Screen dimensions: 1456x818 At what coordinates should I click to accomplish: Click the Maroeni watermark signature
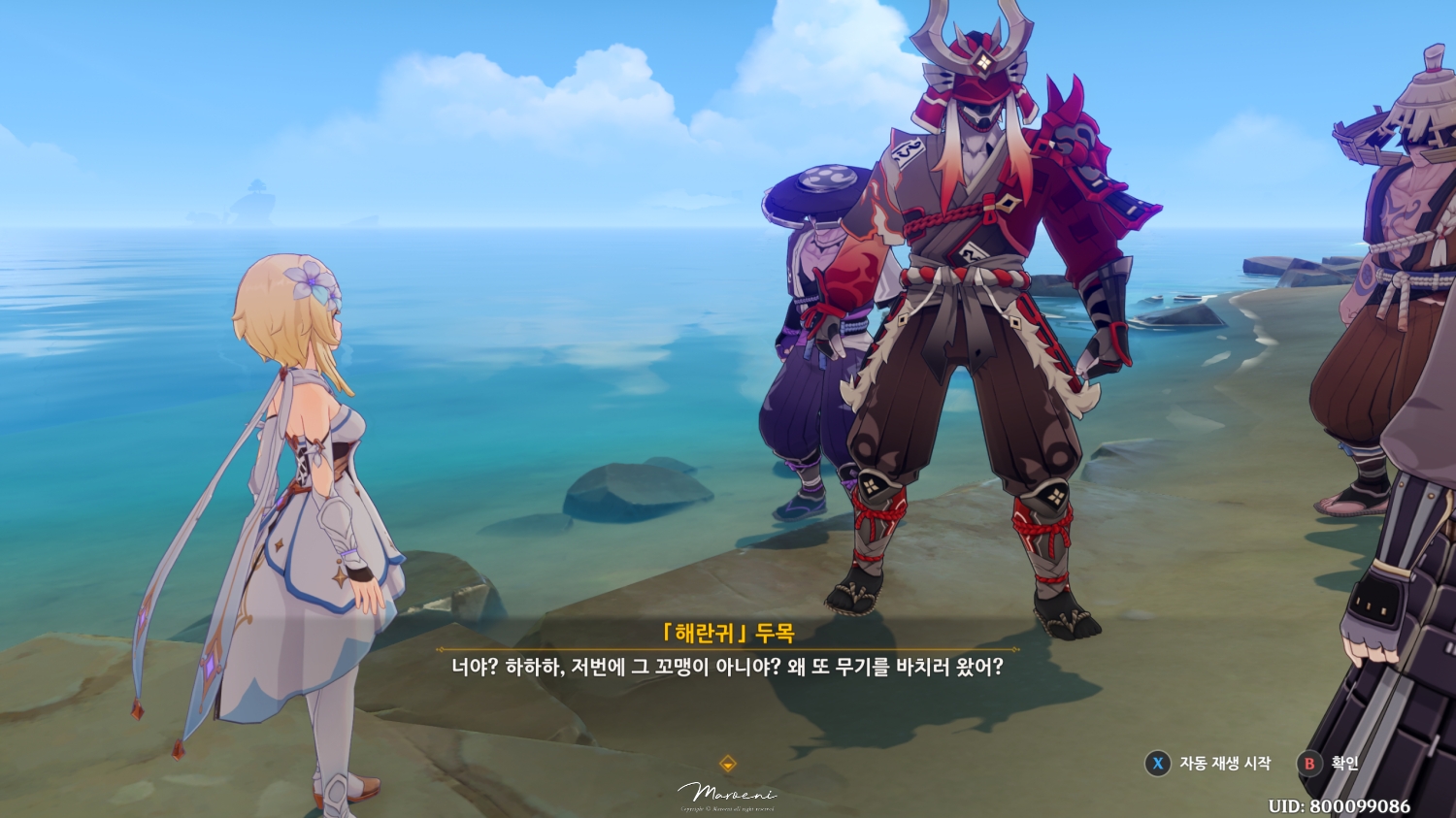726,794
